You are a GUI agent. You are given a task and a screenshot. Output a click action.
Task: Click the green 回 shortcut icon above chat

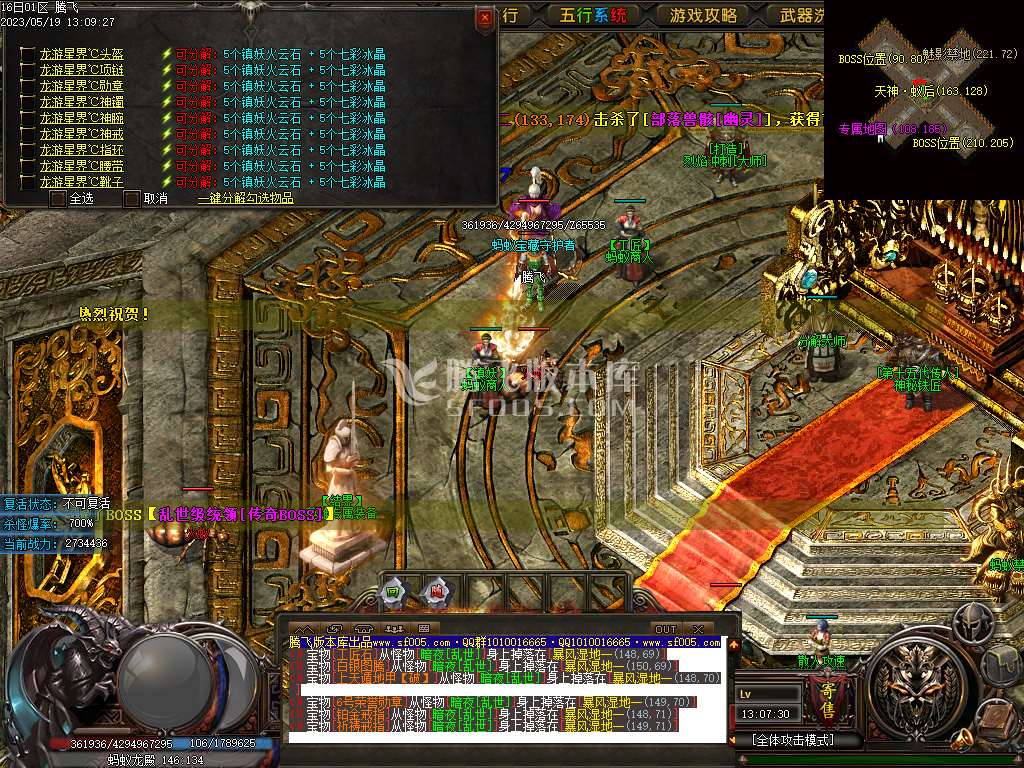(x=394, y=591)
